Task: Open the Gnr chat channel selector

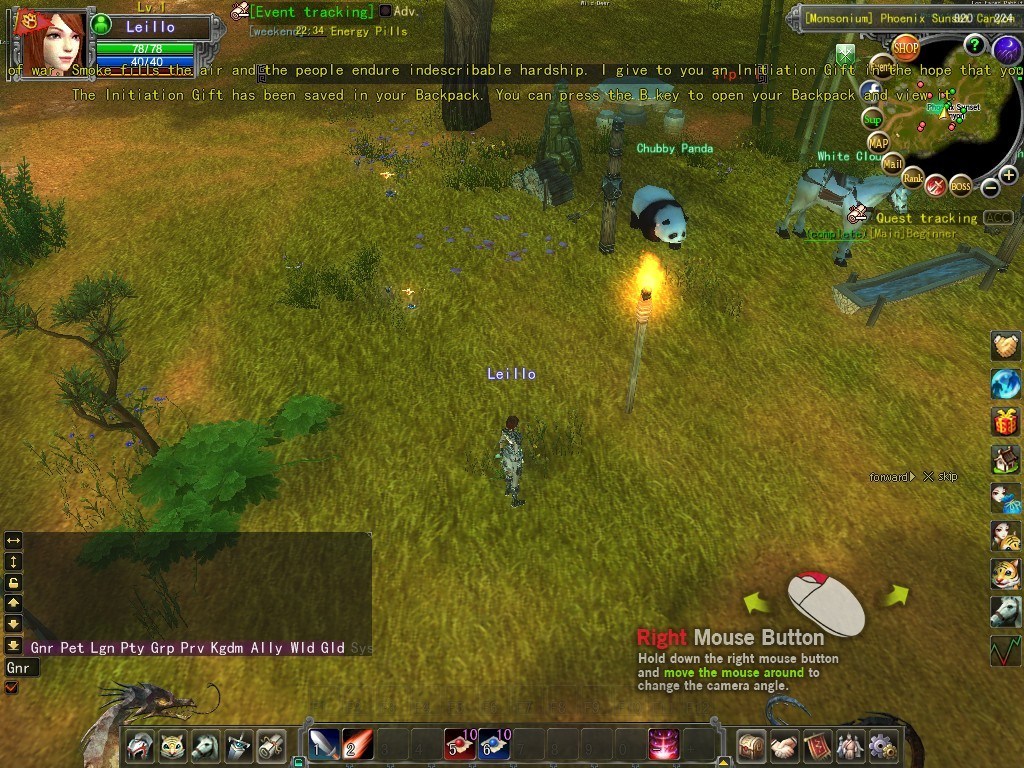Action: pos(19,668)
